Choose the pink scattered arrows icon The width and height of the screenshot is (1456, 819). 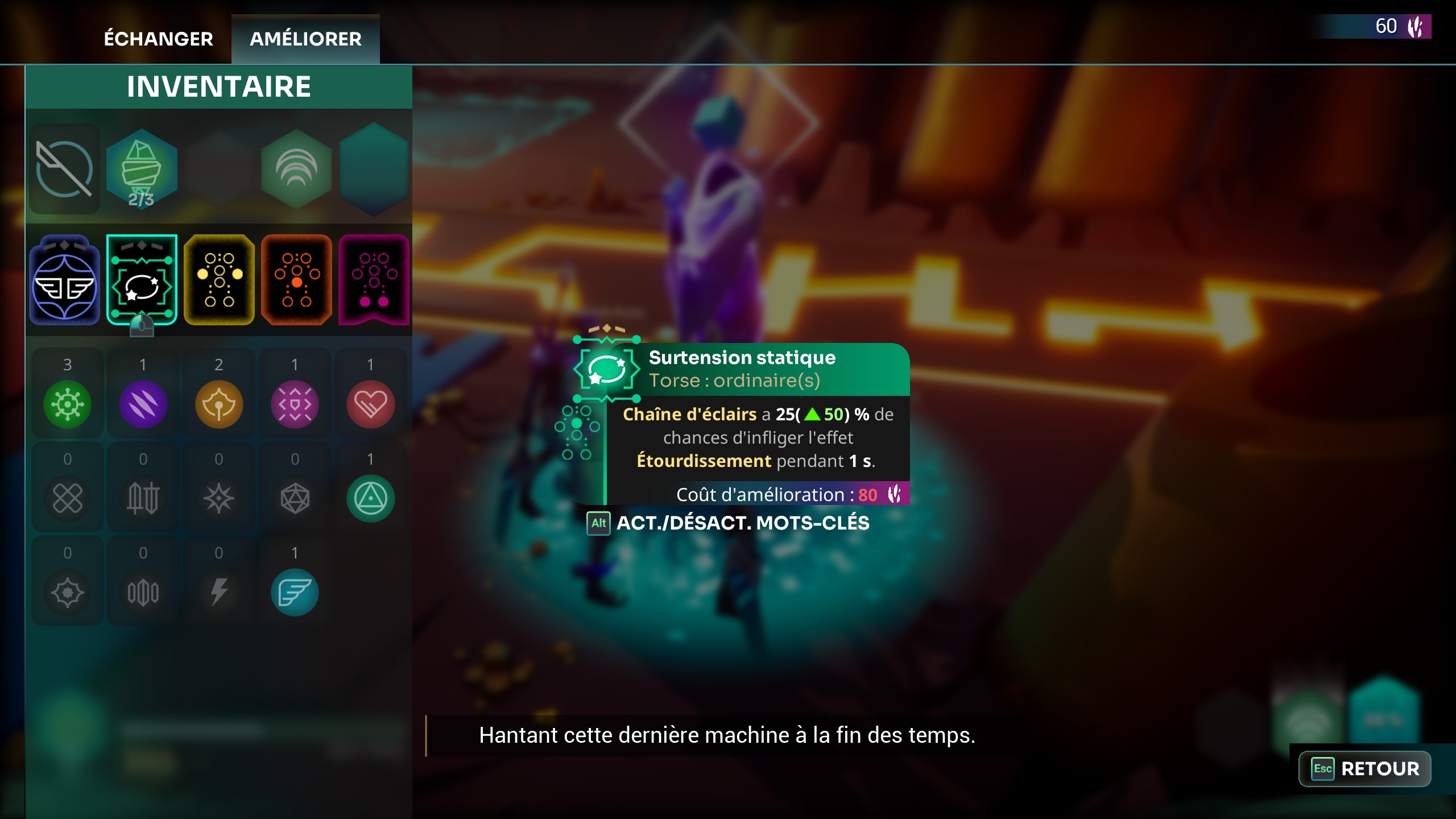[295, 404]
